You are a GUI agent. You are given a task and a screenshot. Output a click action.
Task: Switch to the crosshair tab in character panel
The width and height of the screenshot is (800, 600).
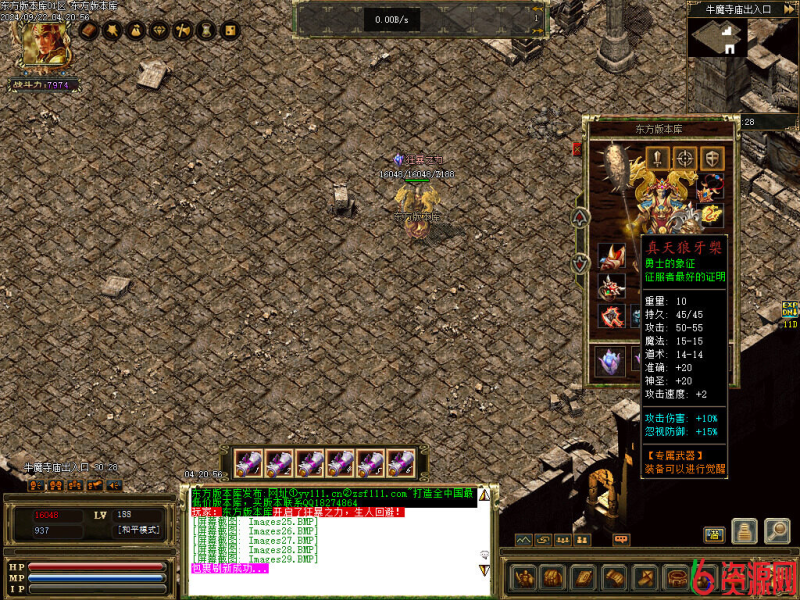(x=685, y=157)
